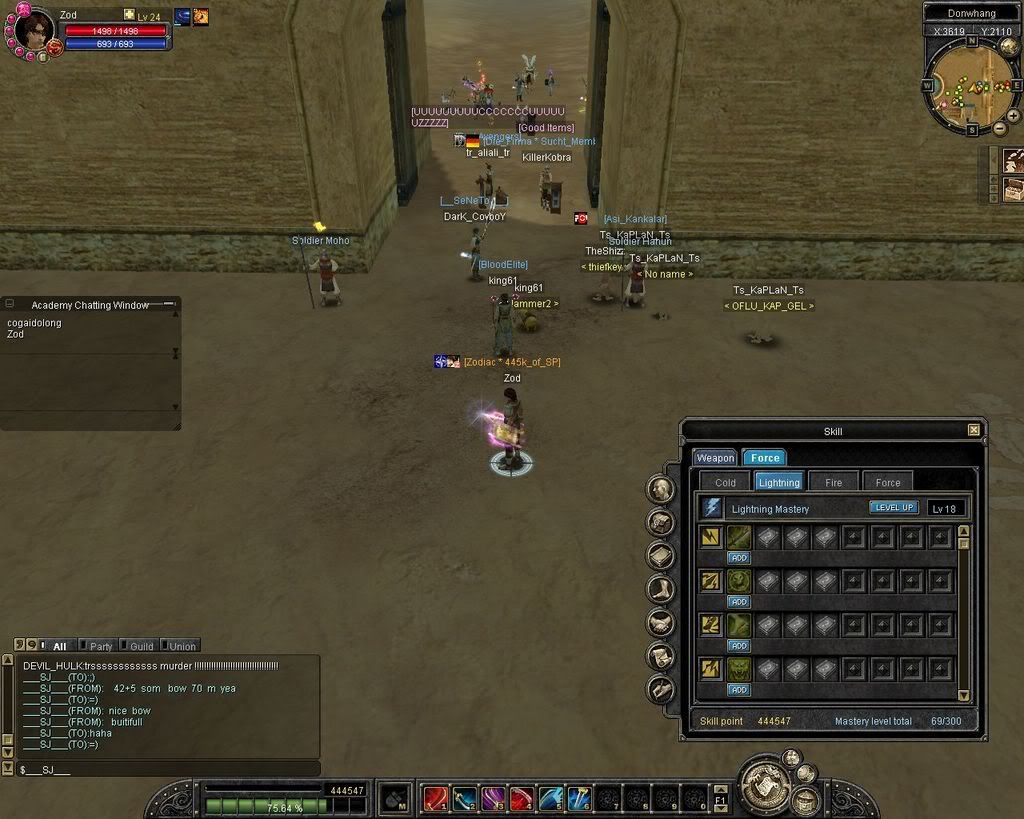Open the Cold mastery tab
The width and height of the screenshot is (1024, 819).
(x=725, y=482)
